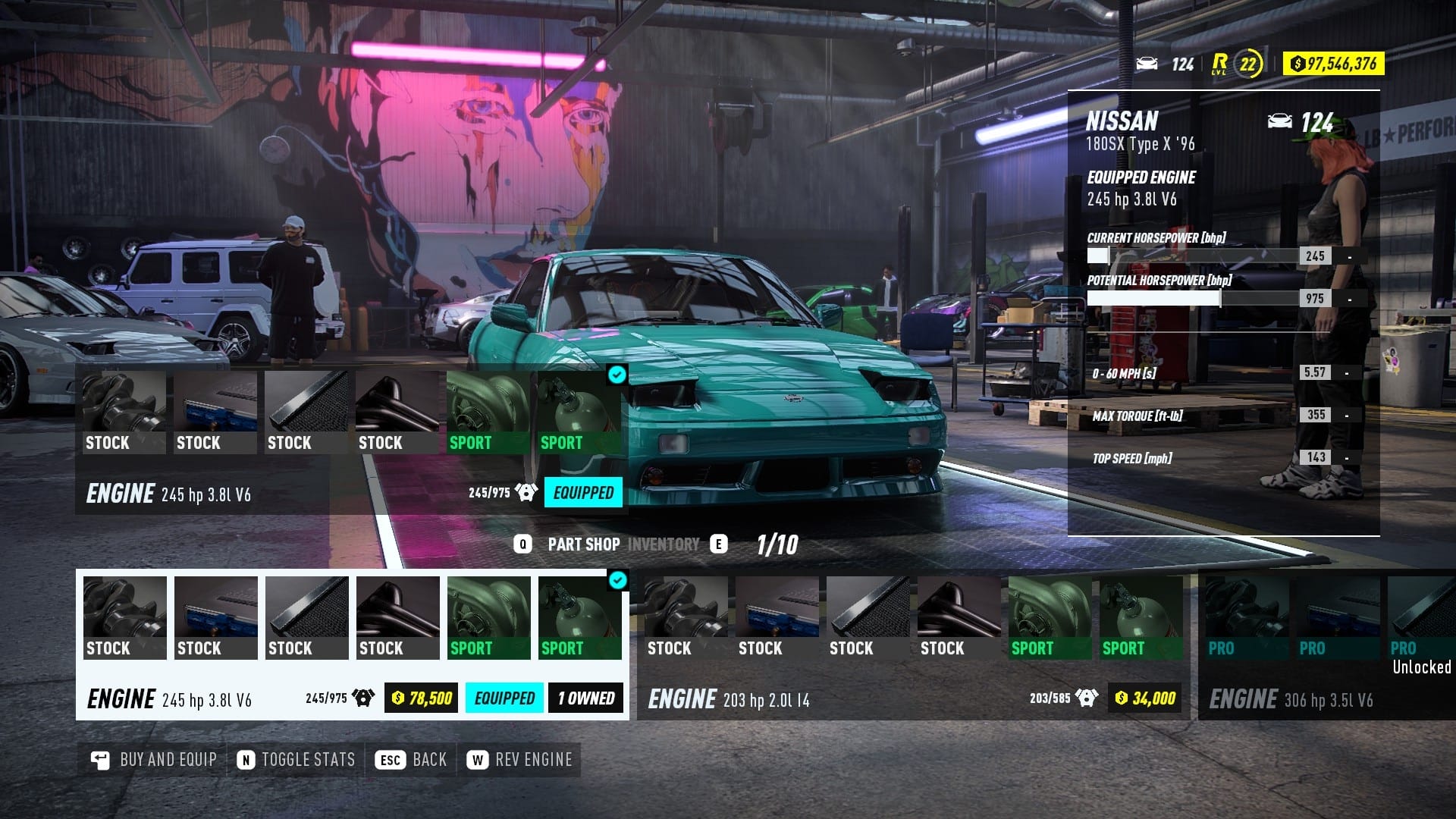Image resolution: width=1456 pixels, height=819 pixels.
Task: Click the stock radiator cooling part icon
Action: pyautogui.click(x=306, y=616)
